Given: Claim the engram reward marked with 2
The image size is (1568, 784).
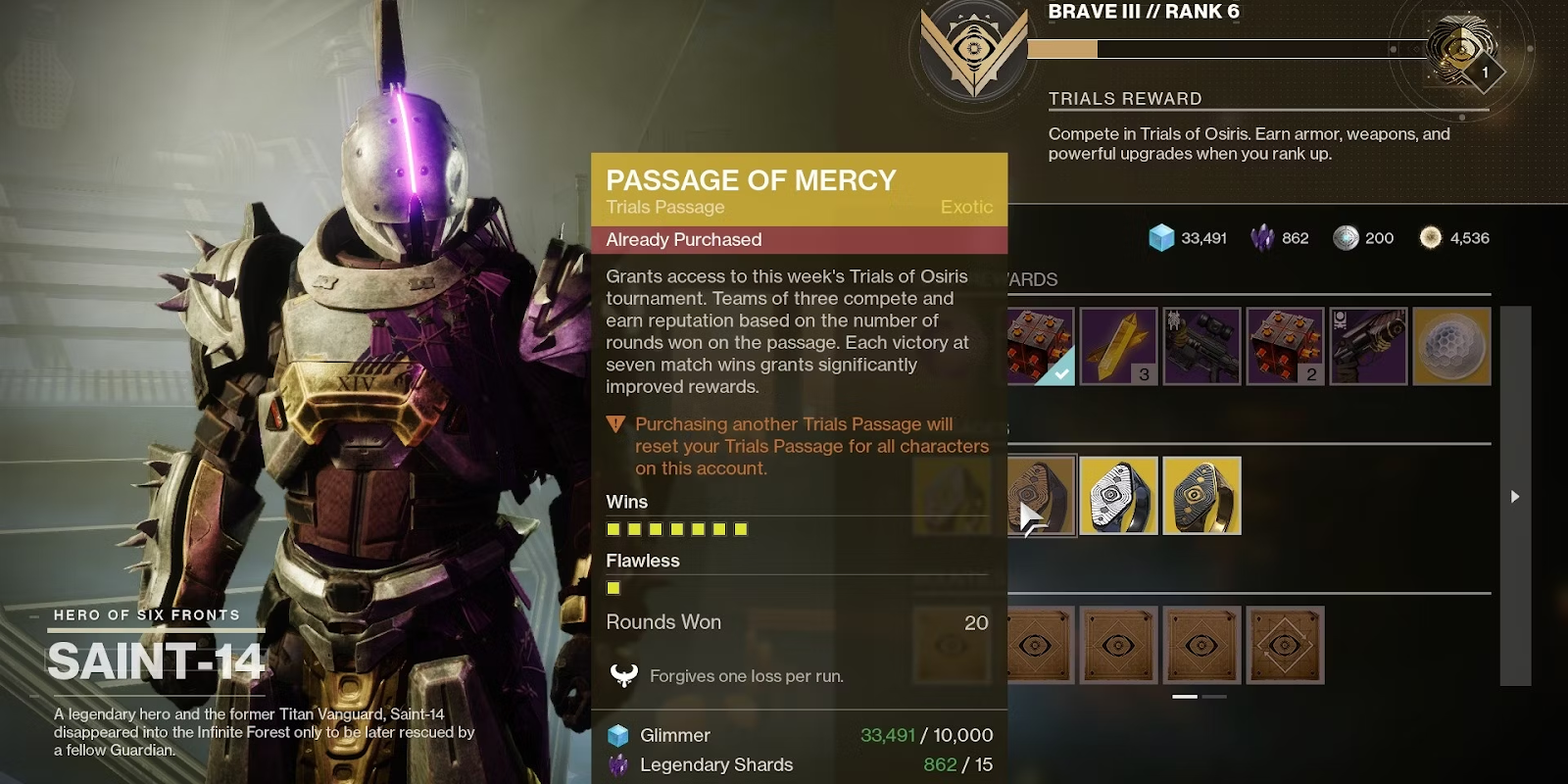Looking at the screenshot, I should (1285, 346).
